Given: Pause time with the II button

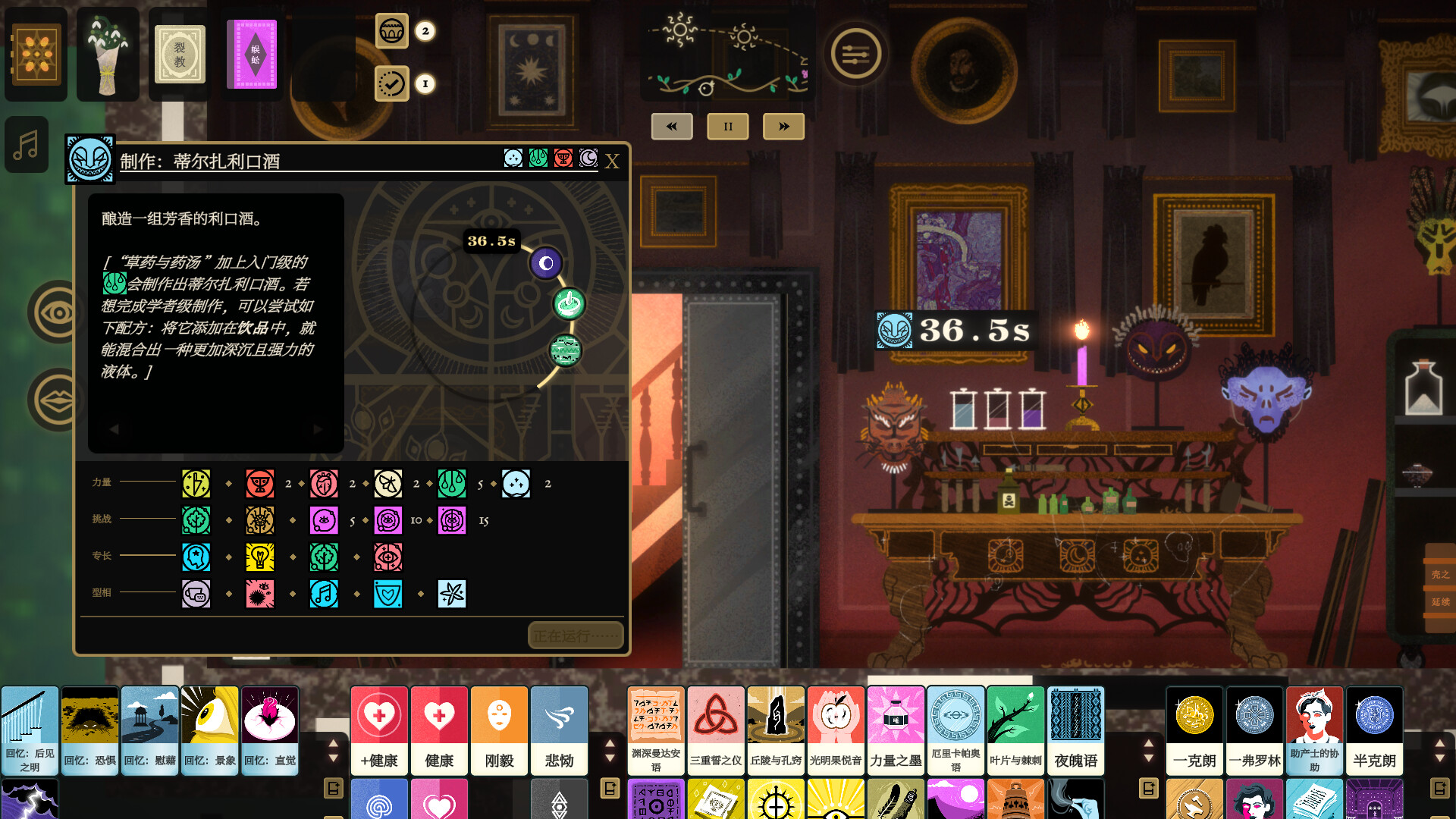Looking at the screenshot, I should click(x=727, y=127).
